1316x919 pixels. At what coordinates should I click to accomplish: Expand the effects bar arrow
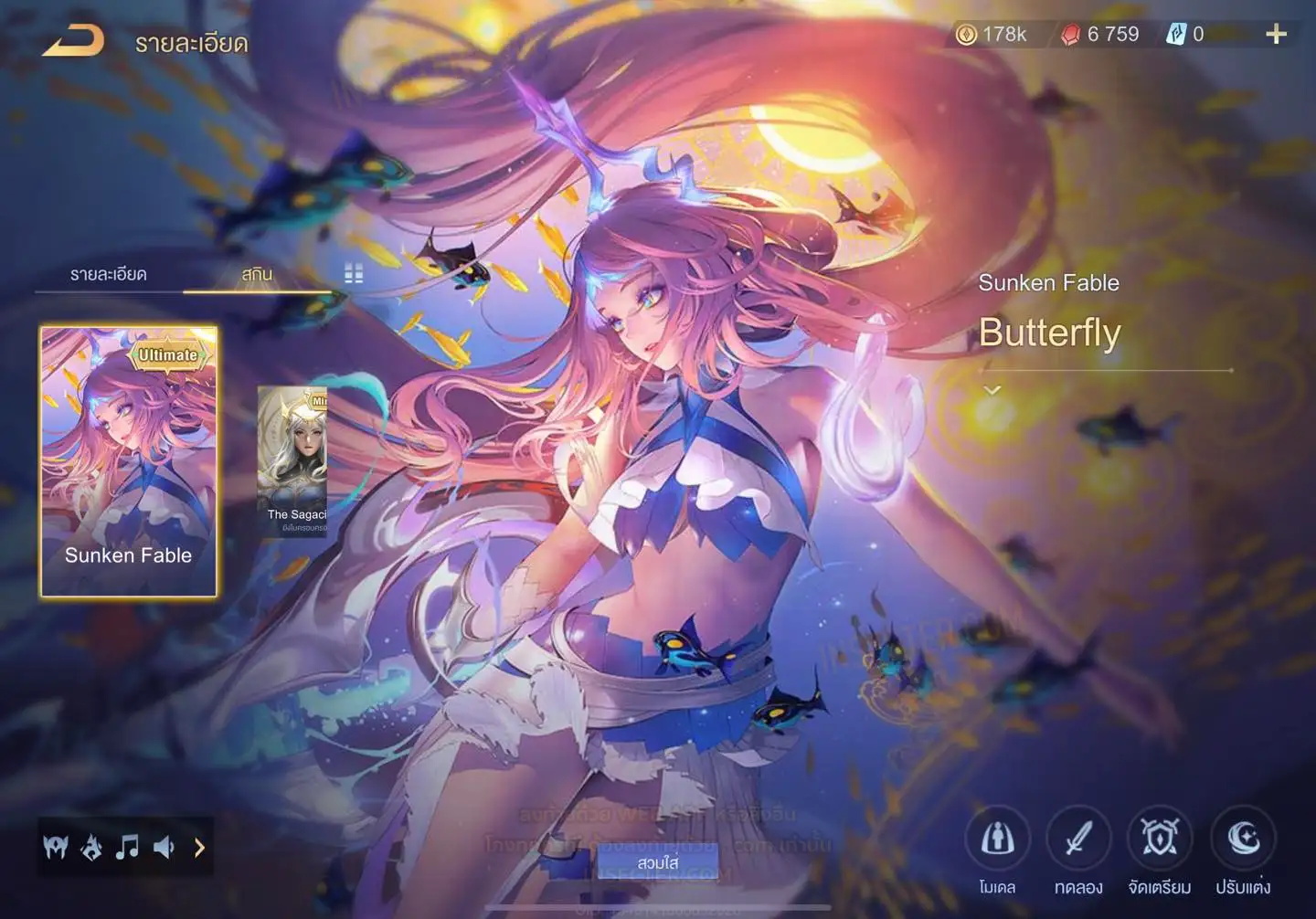click(x=199, y=848)
